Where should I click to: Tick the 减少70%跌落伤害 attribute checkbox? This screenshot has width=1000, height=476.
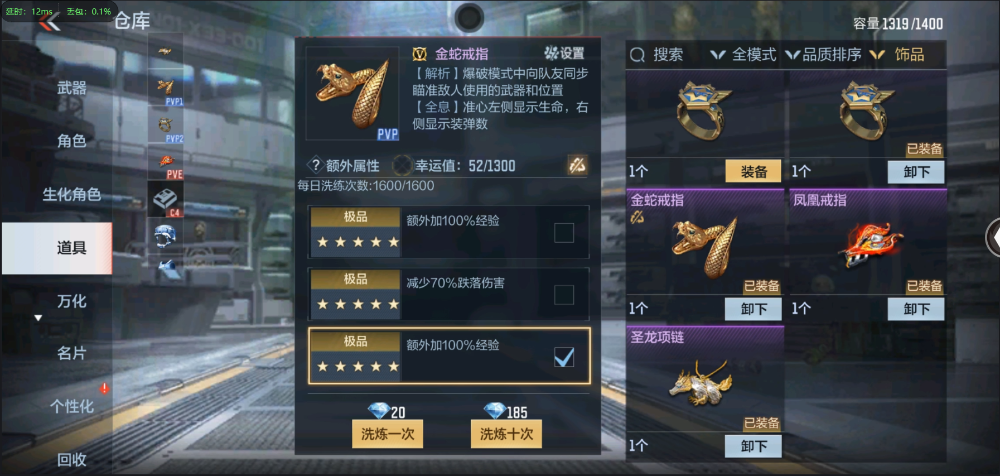564,295
